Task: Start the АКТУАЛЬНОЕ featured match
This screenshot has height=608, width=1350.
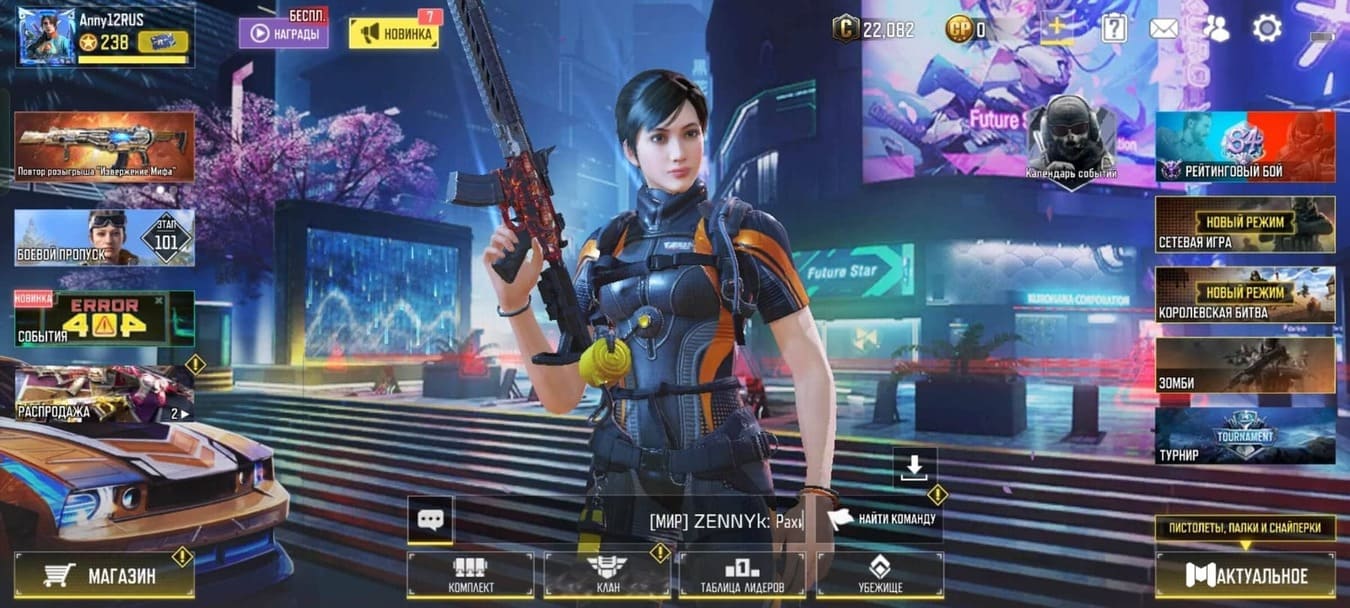Action: [x=1245, y=575]
